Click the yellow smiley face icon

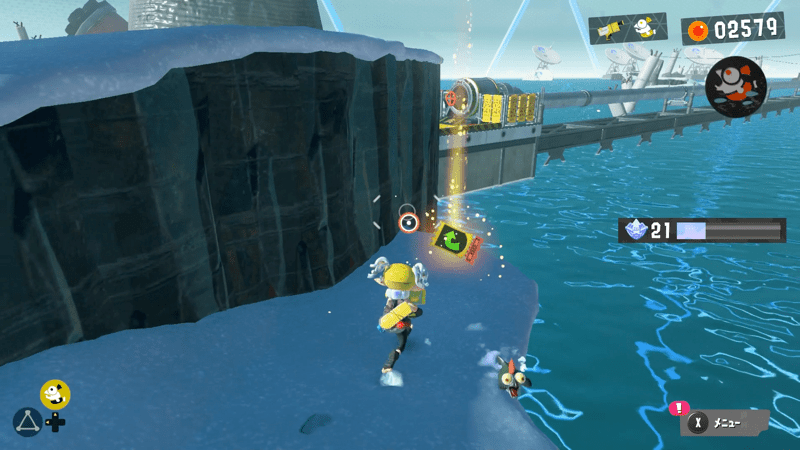click(x=55, y=394)
